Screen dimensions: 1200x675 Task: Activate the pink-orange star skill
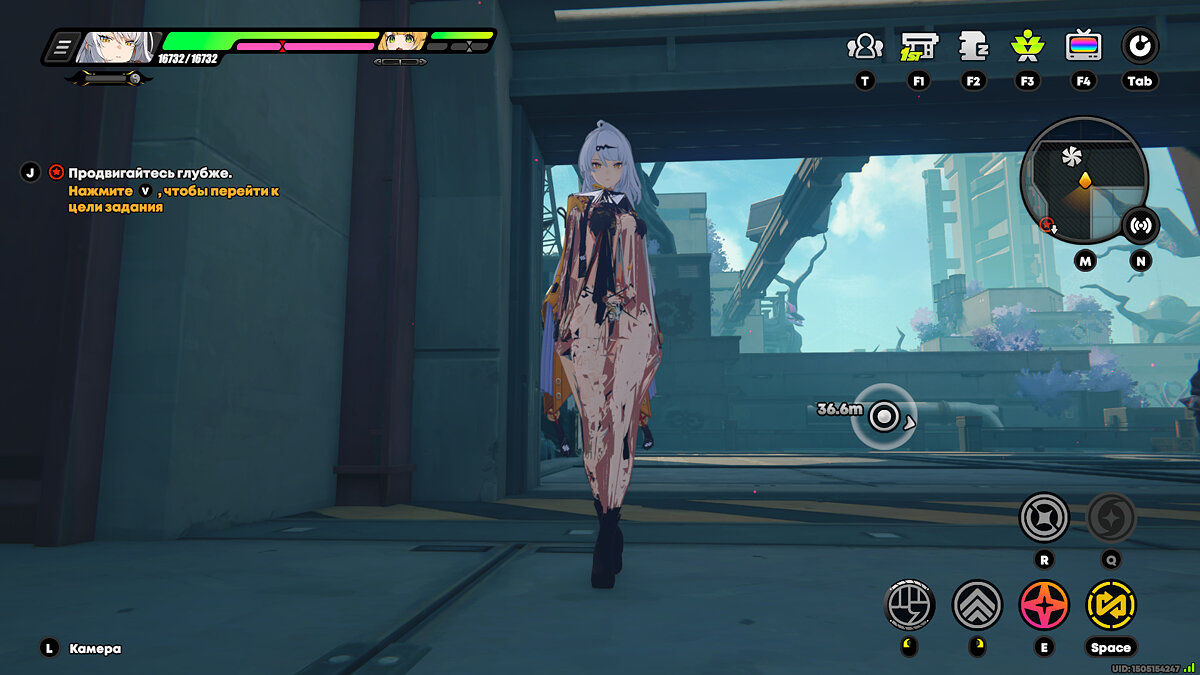coord(1043,605)
